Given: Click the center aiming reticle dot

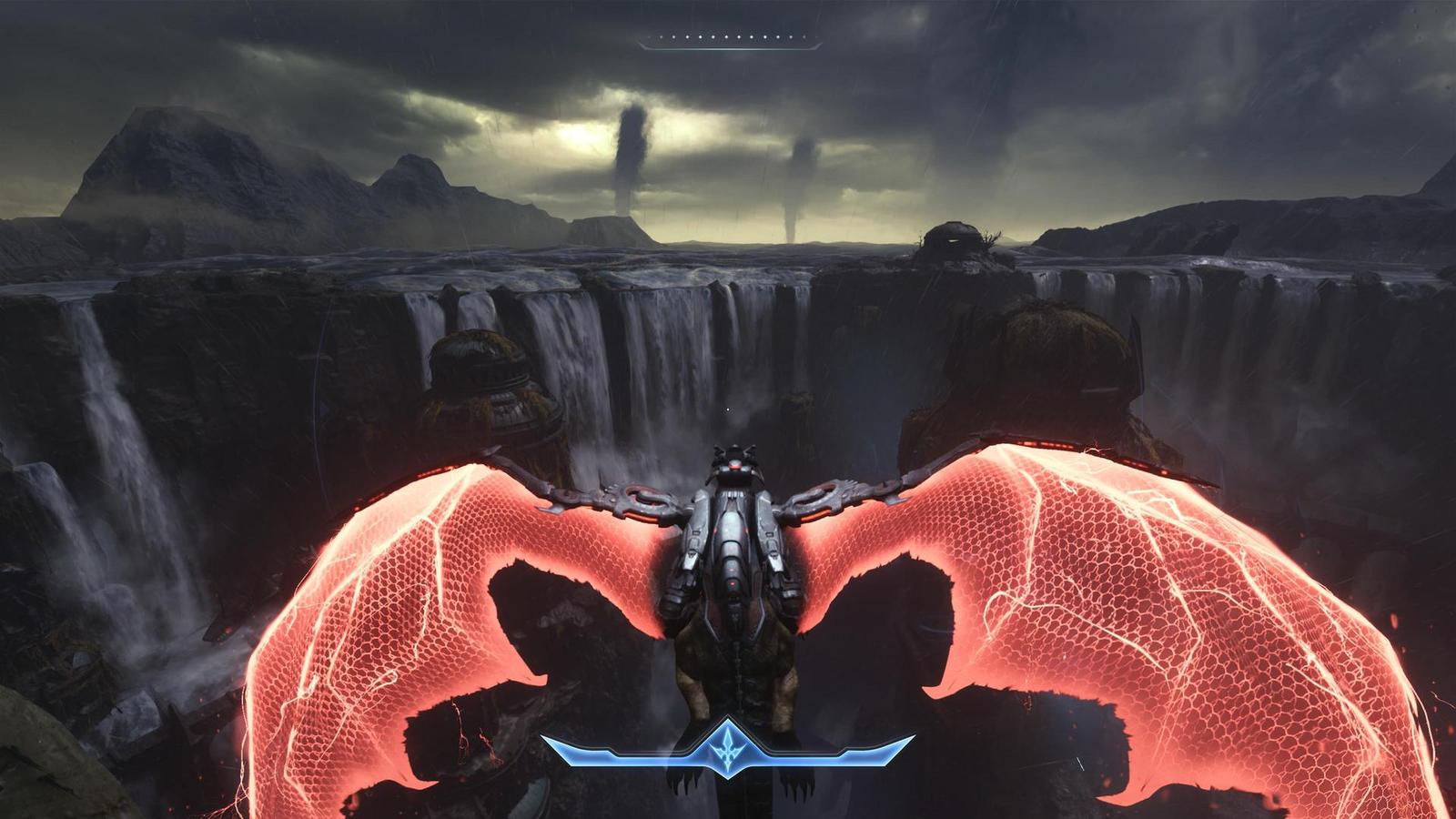Looking at the screenshot, I should point(729,409).
